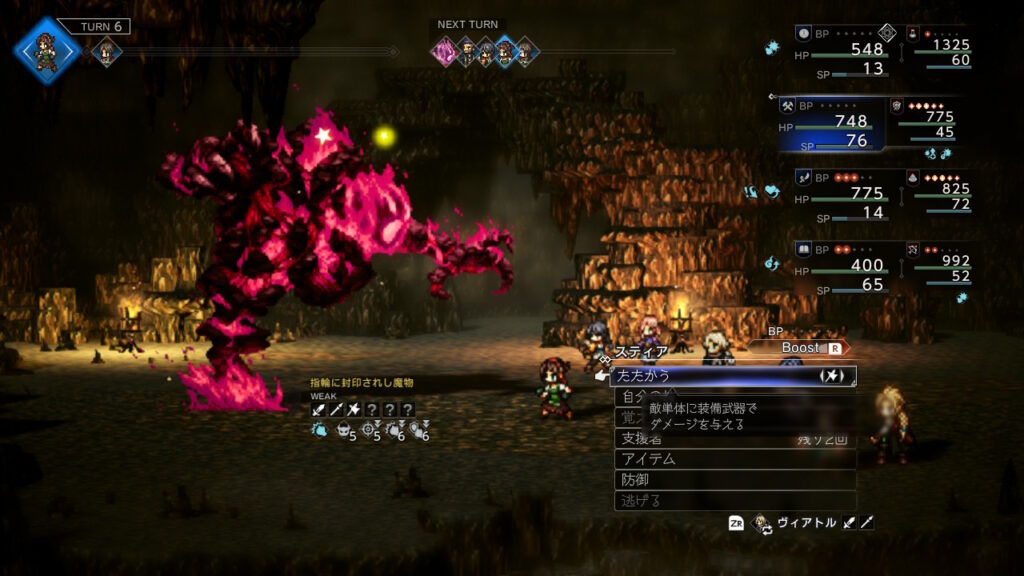Viewport: 1024px width, 576px height.
Task: Select the pink enemy portrait in next turn order
Action: click(x=444, y=51)
